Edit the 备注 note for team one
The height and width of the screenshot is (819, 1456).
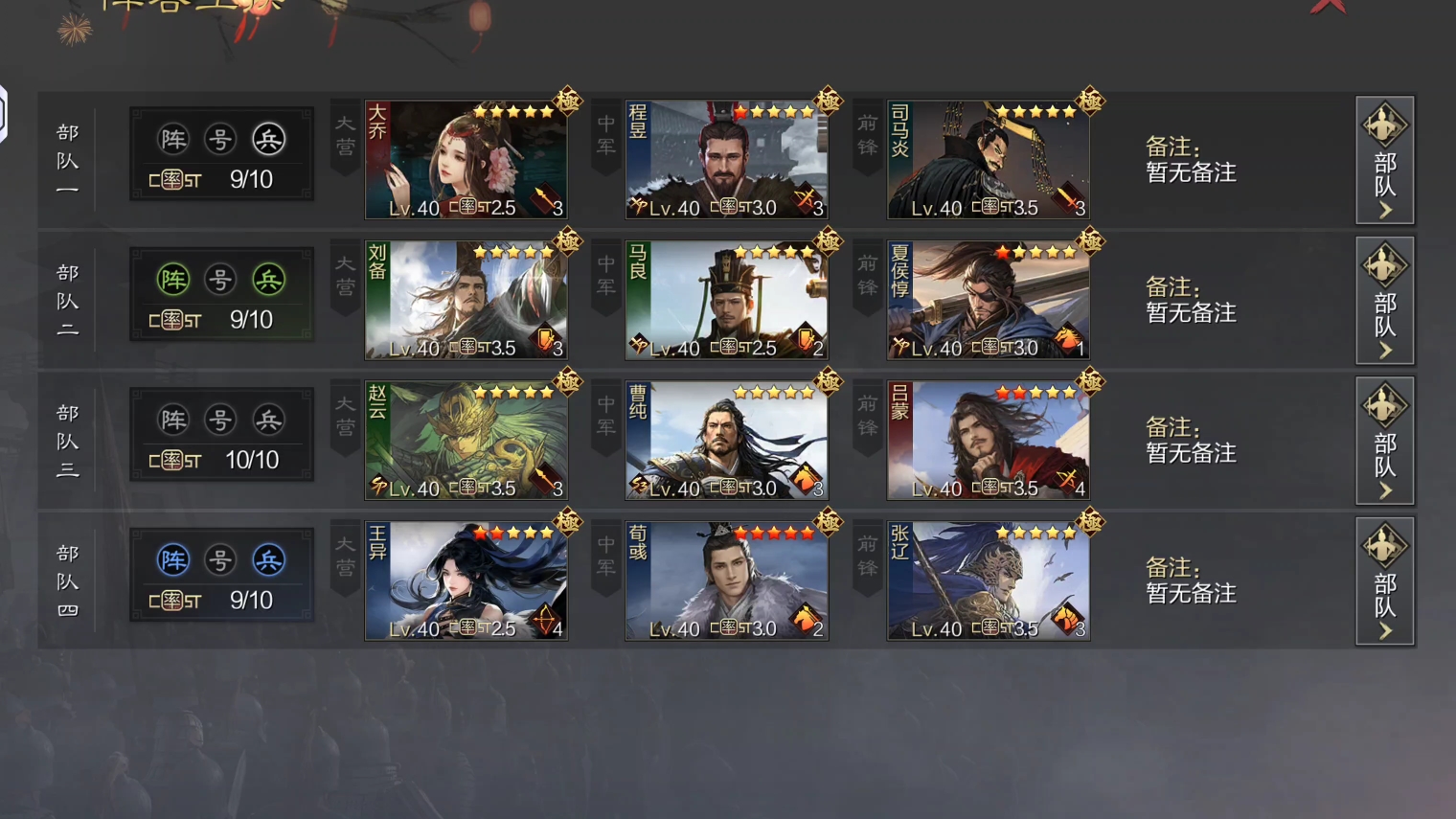1191,160
